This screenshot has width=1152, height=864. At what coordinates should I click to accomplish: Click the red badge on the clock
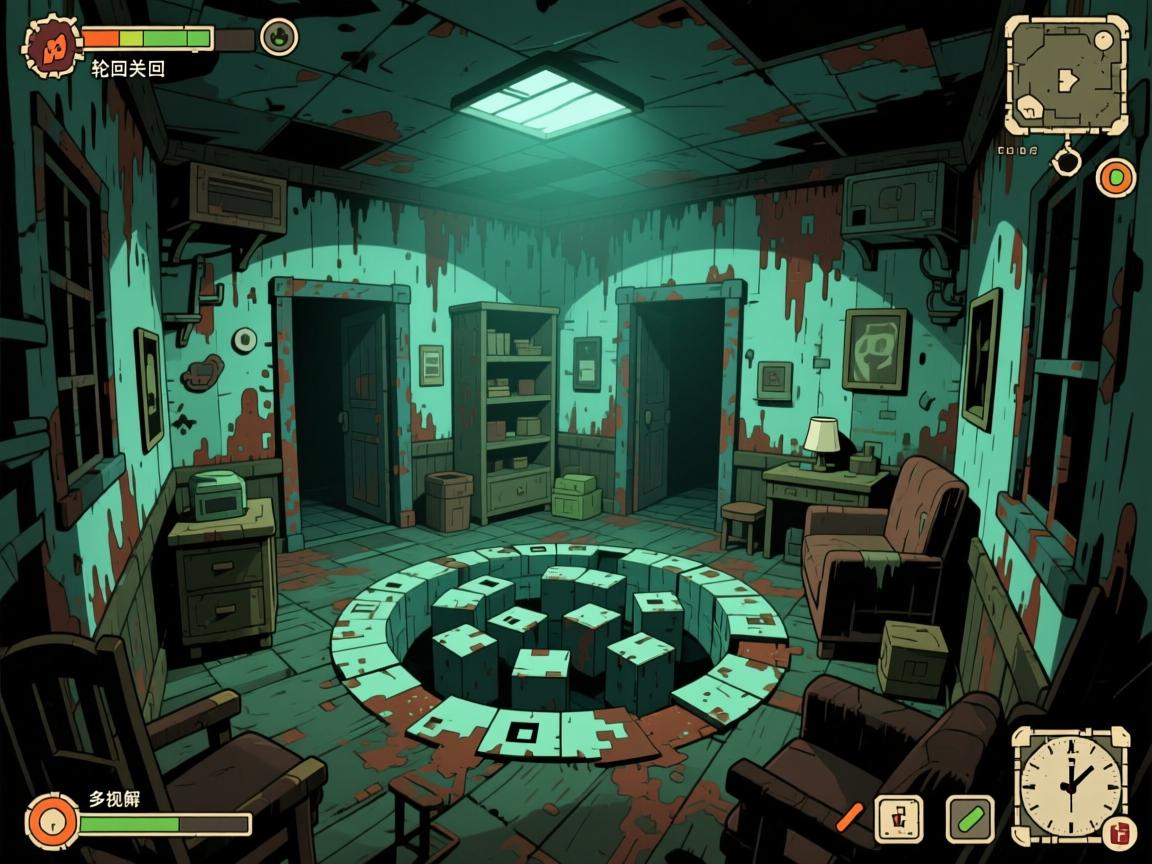click(x=1119, y=832)
